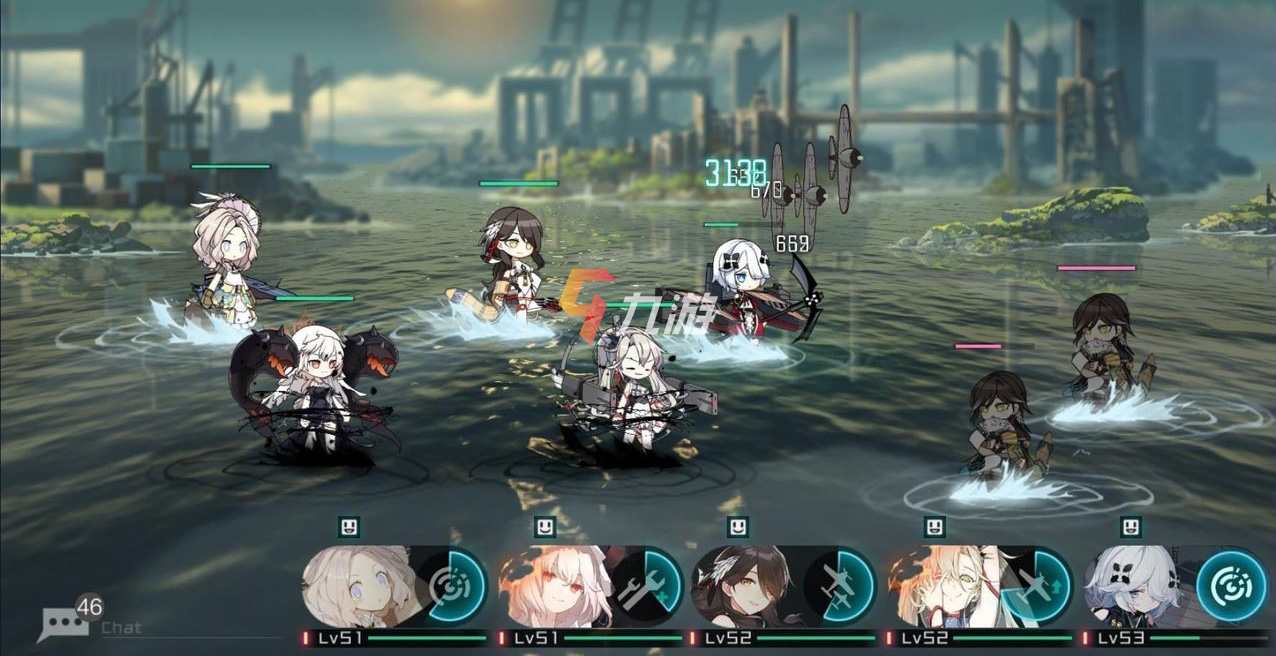Select the silver-haired Lv53 character portrait
1276x656 pixels.
(x=1135, y=587)
